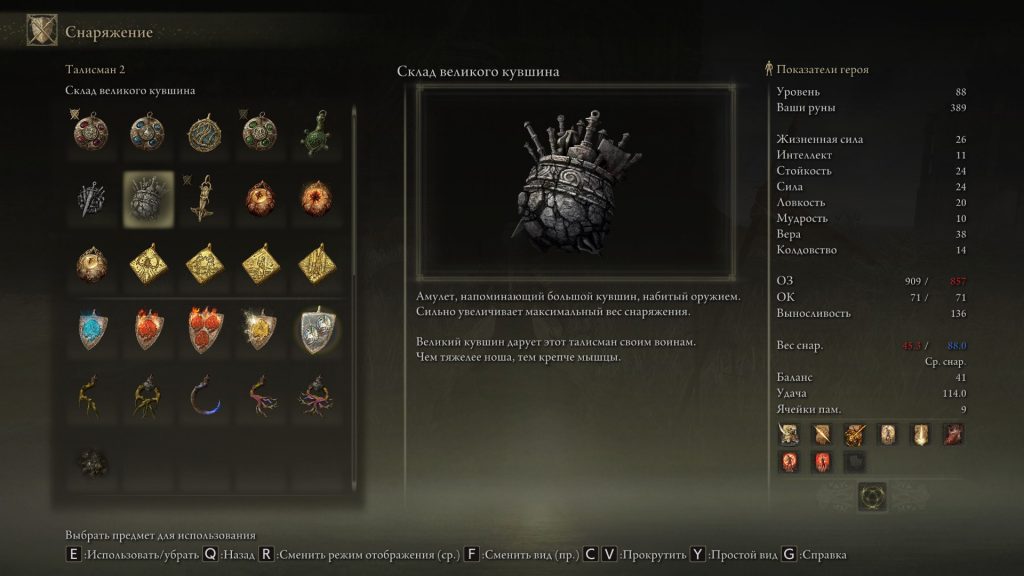Select the Great-Jar's Arsenal talisman
1024x576 pixels.
coord(147,197)
